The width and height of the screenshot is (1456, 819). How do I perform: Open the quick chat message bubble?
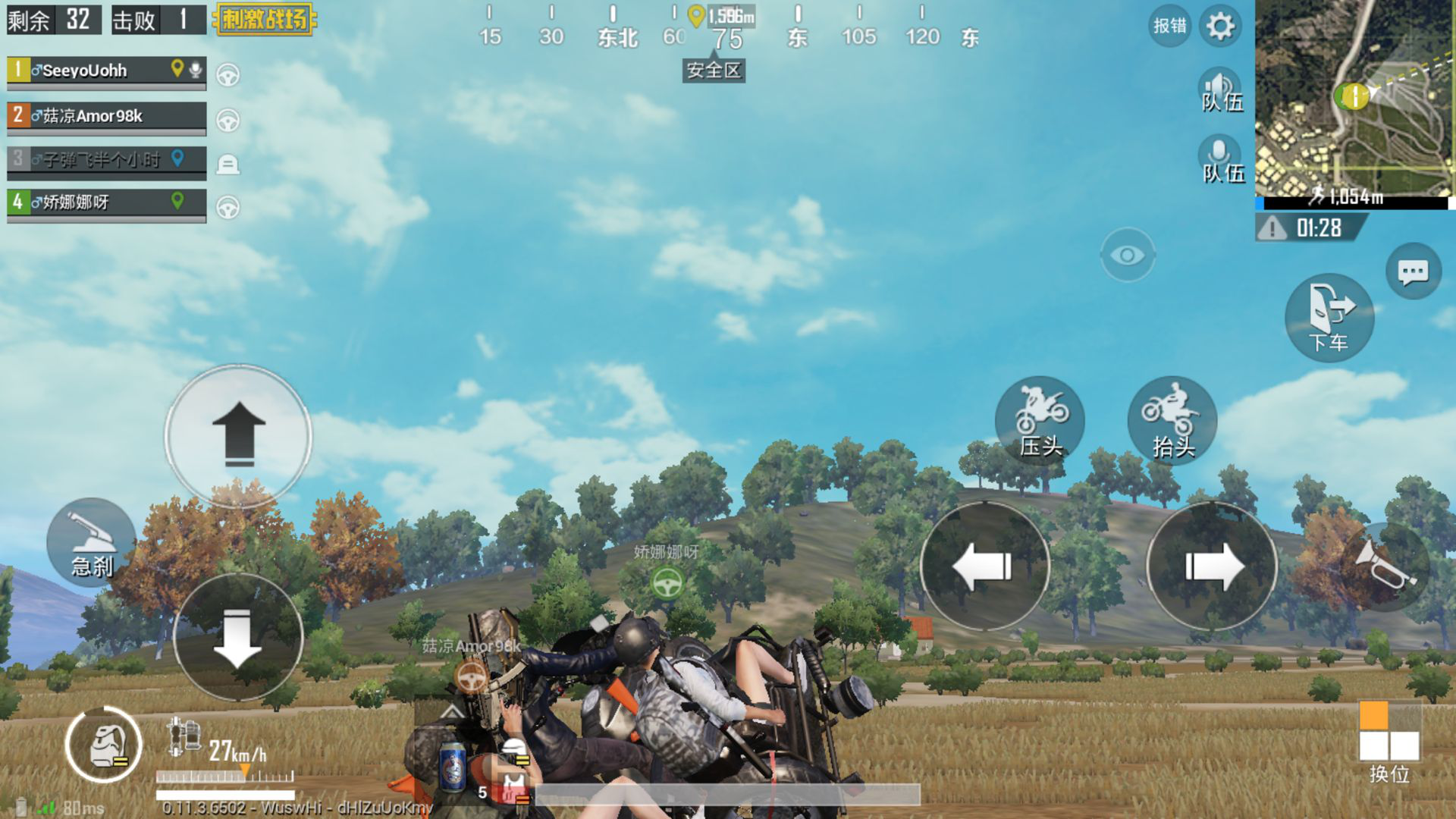click(1413, 271)
